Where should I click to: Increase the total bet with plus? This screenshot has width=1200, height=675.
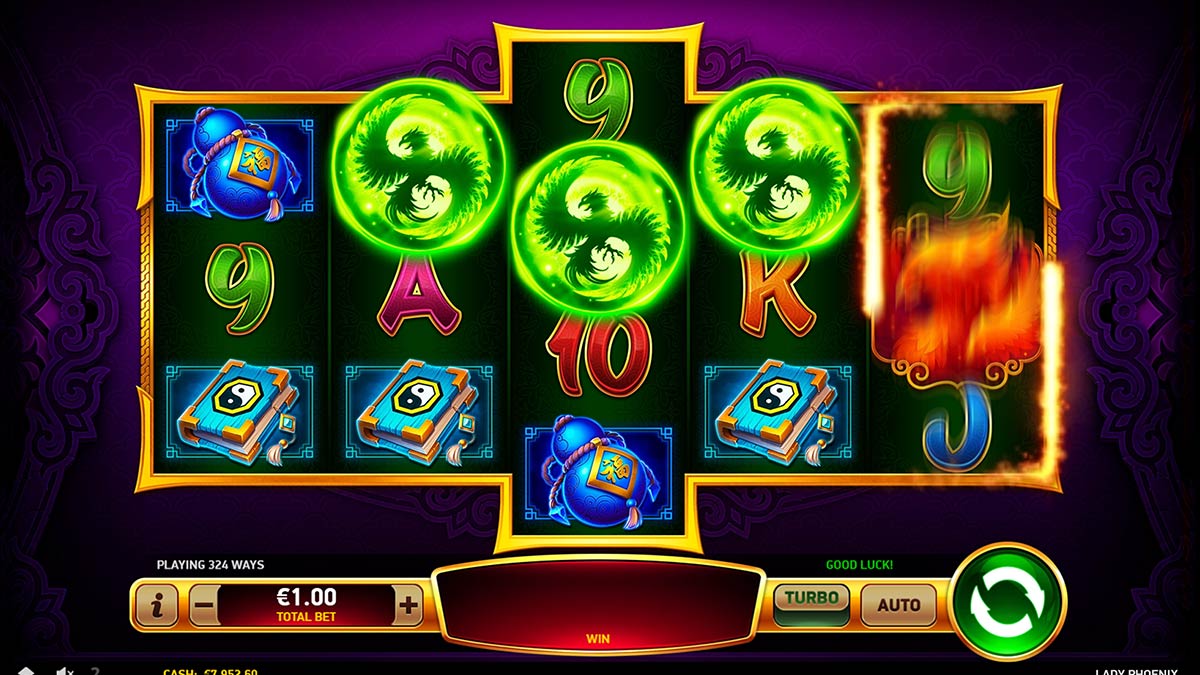coord(408,604)
